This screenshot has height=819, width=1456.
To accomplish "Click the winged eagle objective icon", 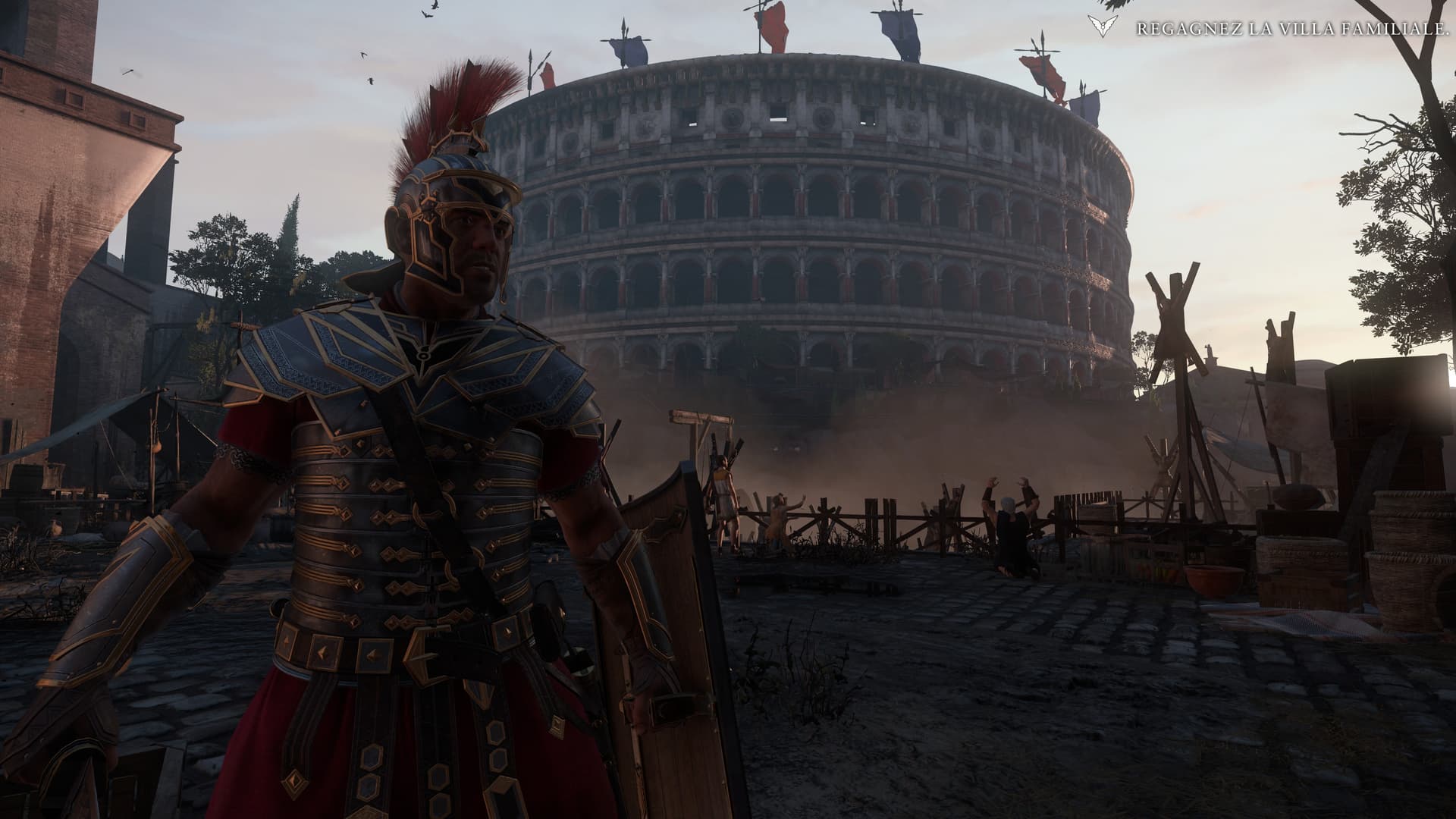I will (1101, 27).
